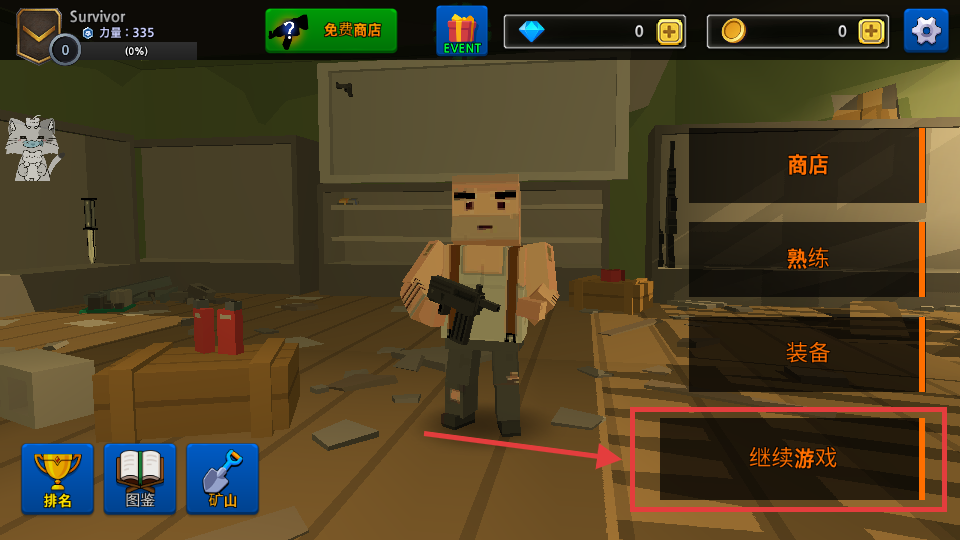The height and width of the screenshot is (540, 960).
Task: Open the 图鉴 book encyclopedia
Action: click(x=140, y=478)
